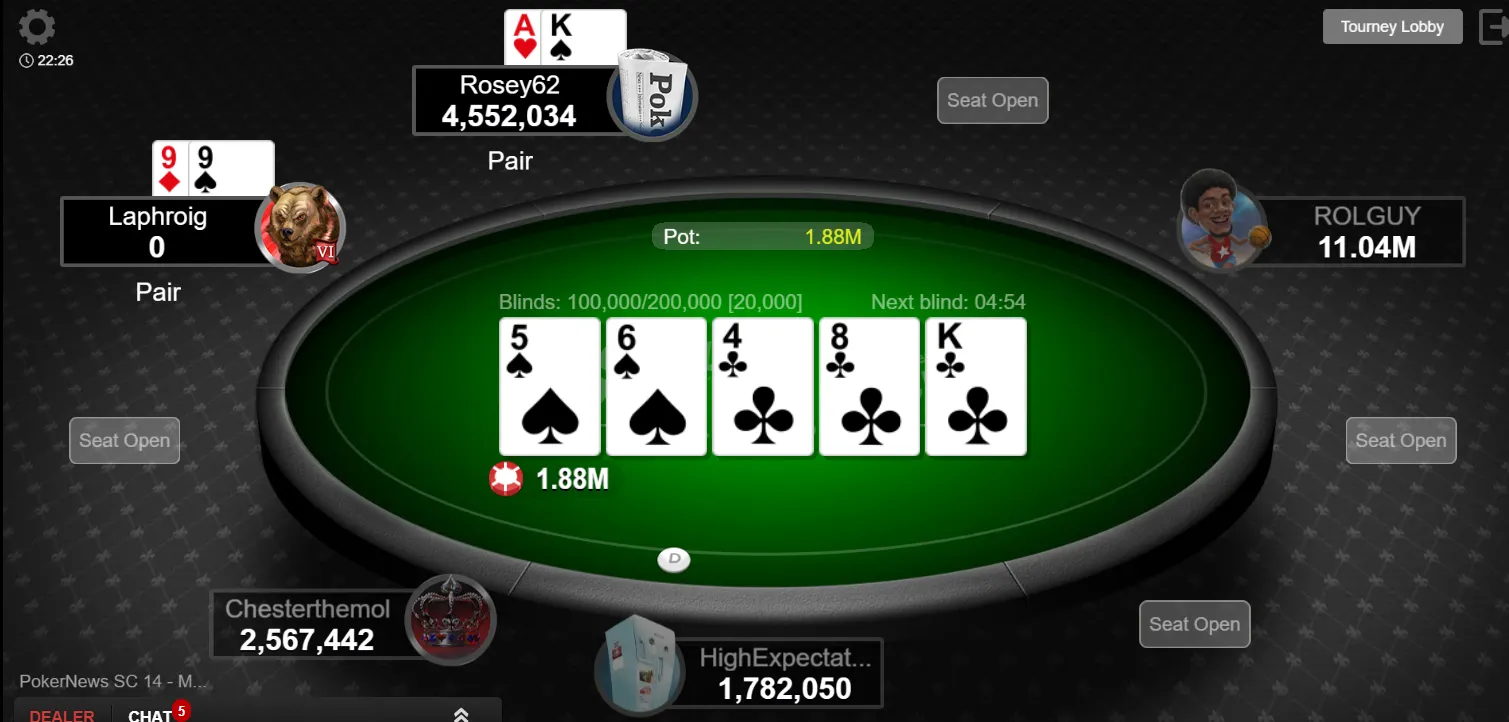Image resolution: width=1509 pixels, height=722 pixels.
Task: Select Rosey62's player panel
Action: point(510,100)
